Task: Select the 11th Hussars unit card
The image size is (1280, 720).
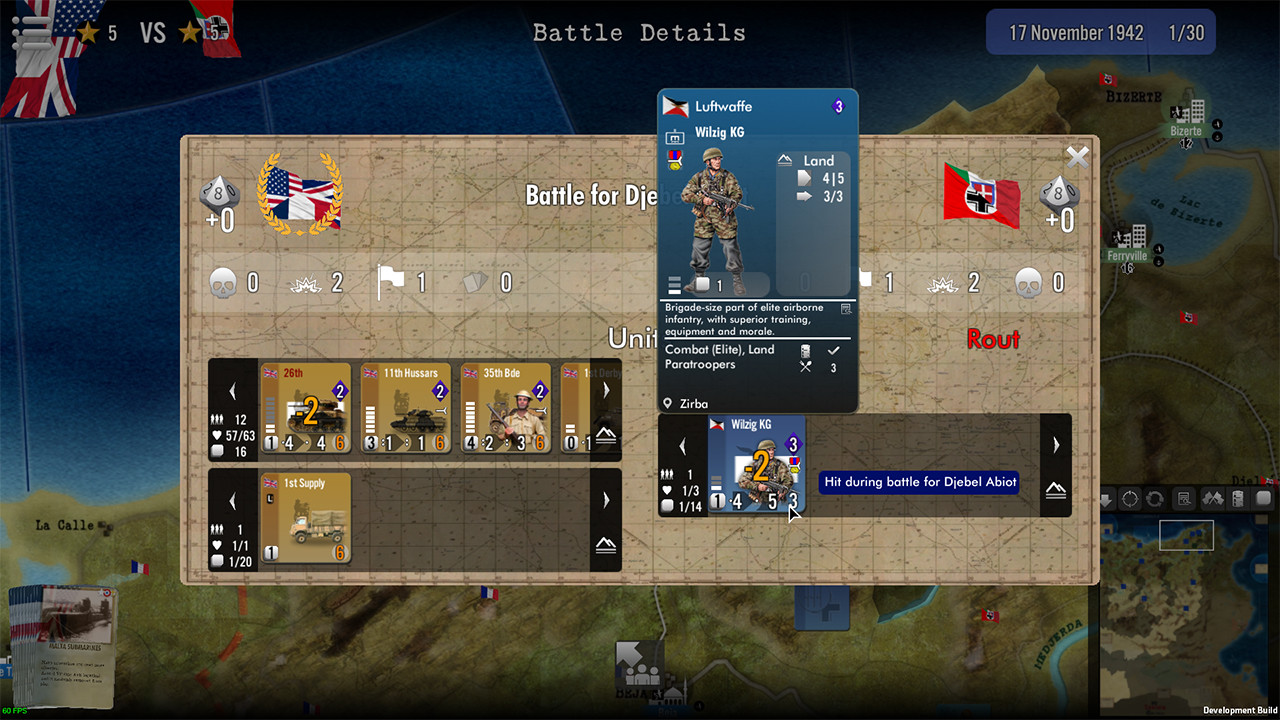Action: [405, 408]
